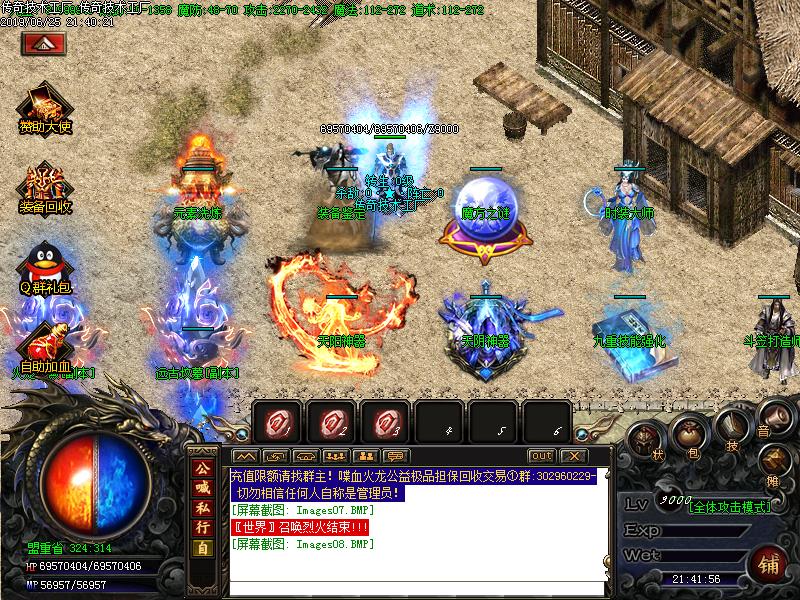This screenshot has height=600, width=800.
Task: Open the character status helmet icon
Action: click(x=645, y=441)
